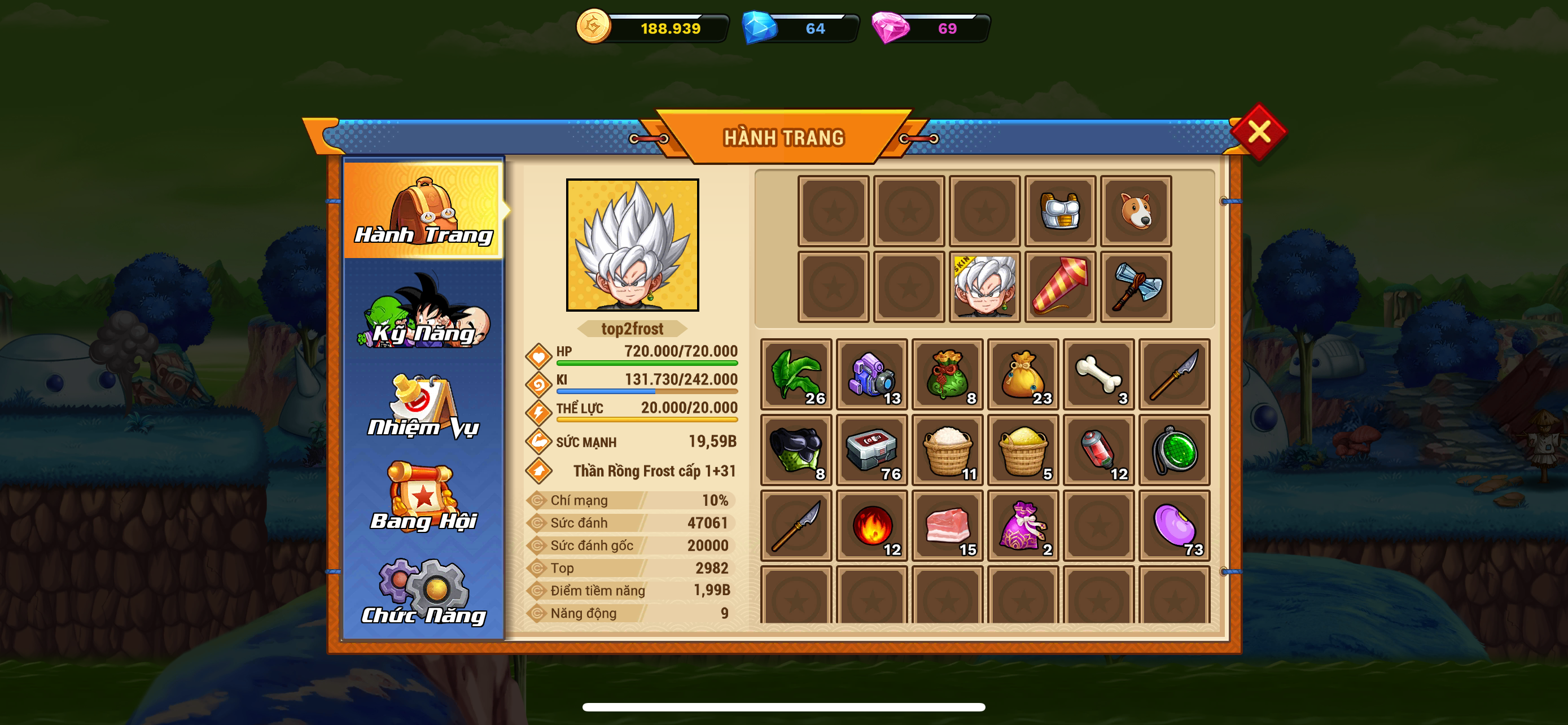
Task: Select the purple bean item stack
Action: pos(1174,525)
